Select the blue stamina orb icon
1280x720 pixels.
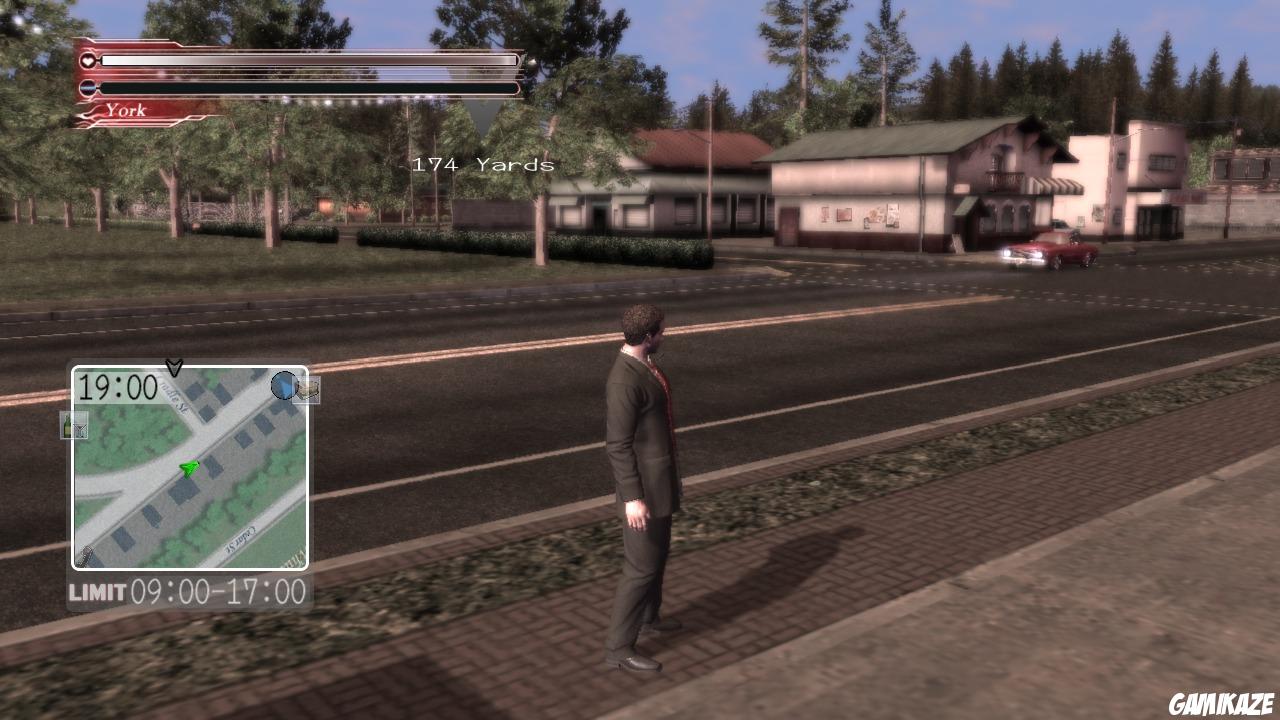86,87
